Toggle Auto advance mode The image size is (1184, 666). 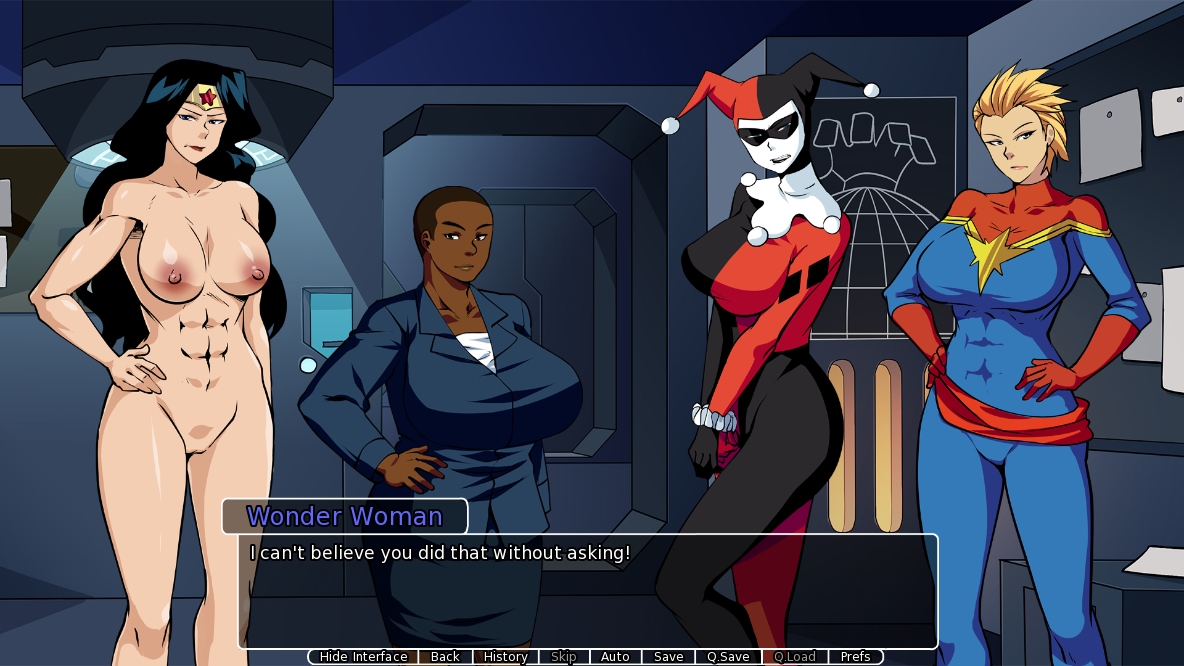click(615, 657)
